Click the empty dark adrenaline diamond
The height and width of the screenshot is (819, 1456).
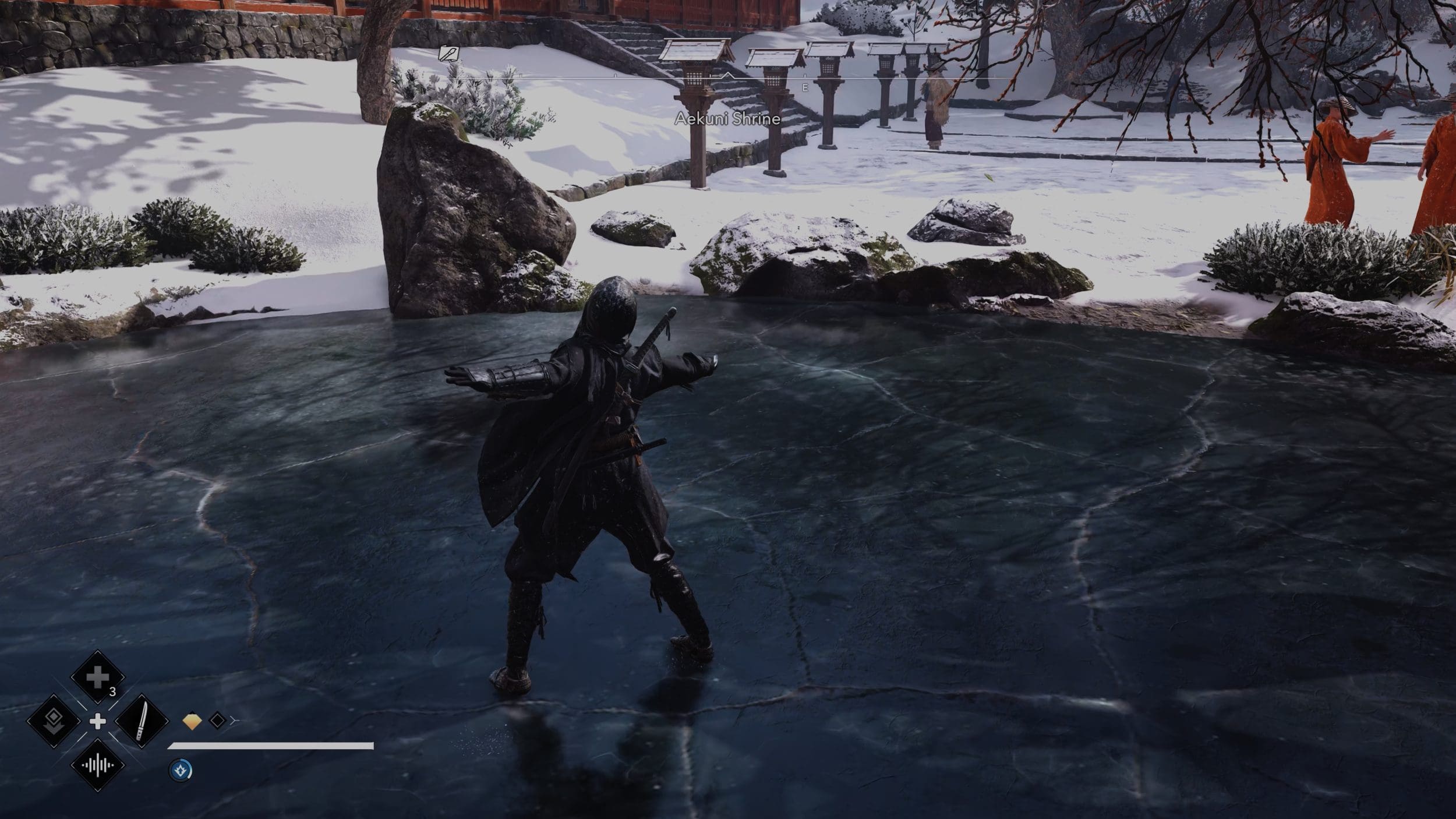217,721
